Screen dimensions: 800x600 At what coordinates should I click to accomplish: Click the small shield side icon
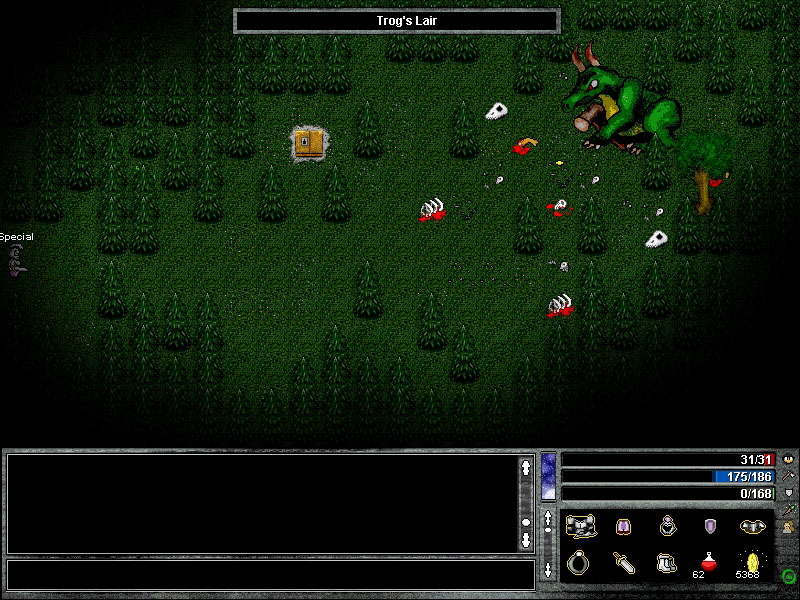click(x=789, y=492)
